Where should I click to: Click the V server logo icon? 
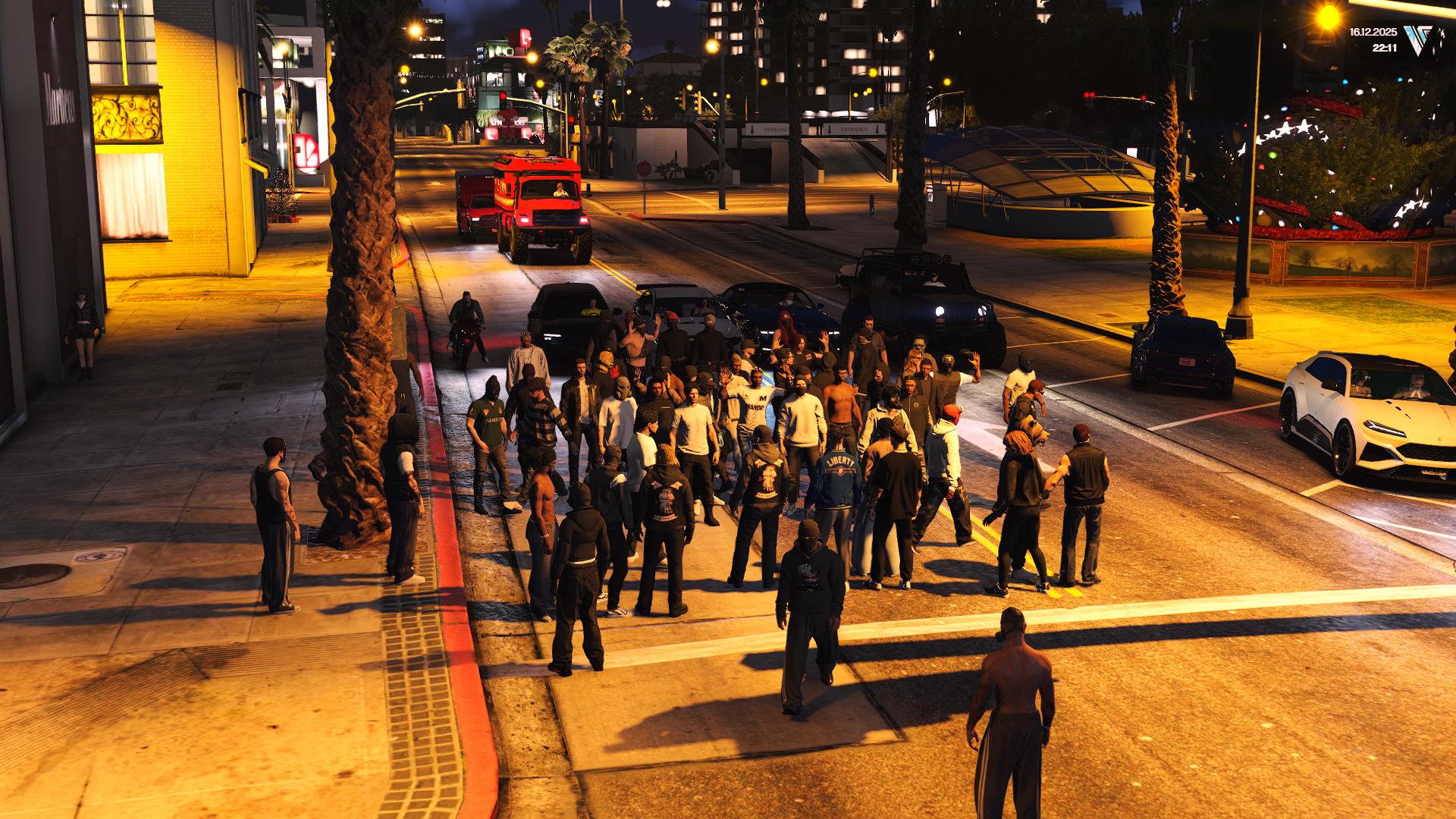1418,39
